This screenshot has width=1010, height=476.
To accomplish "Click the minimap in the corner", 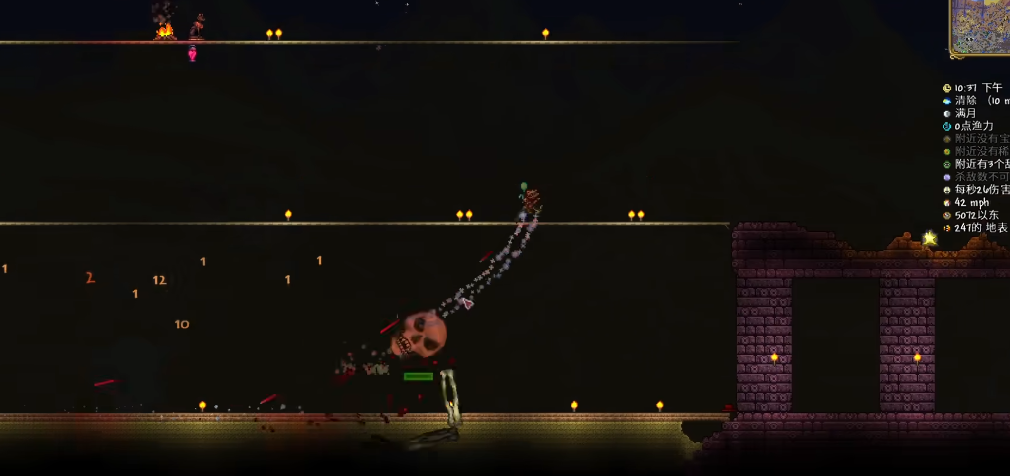I will 981,26.
